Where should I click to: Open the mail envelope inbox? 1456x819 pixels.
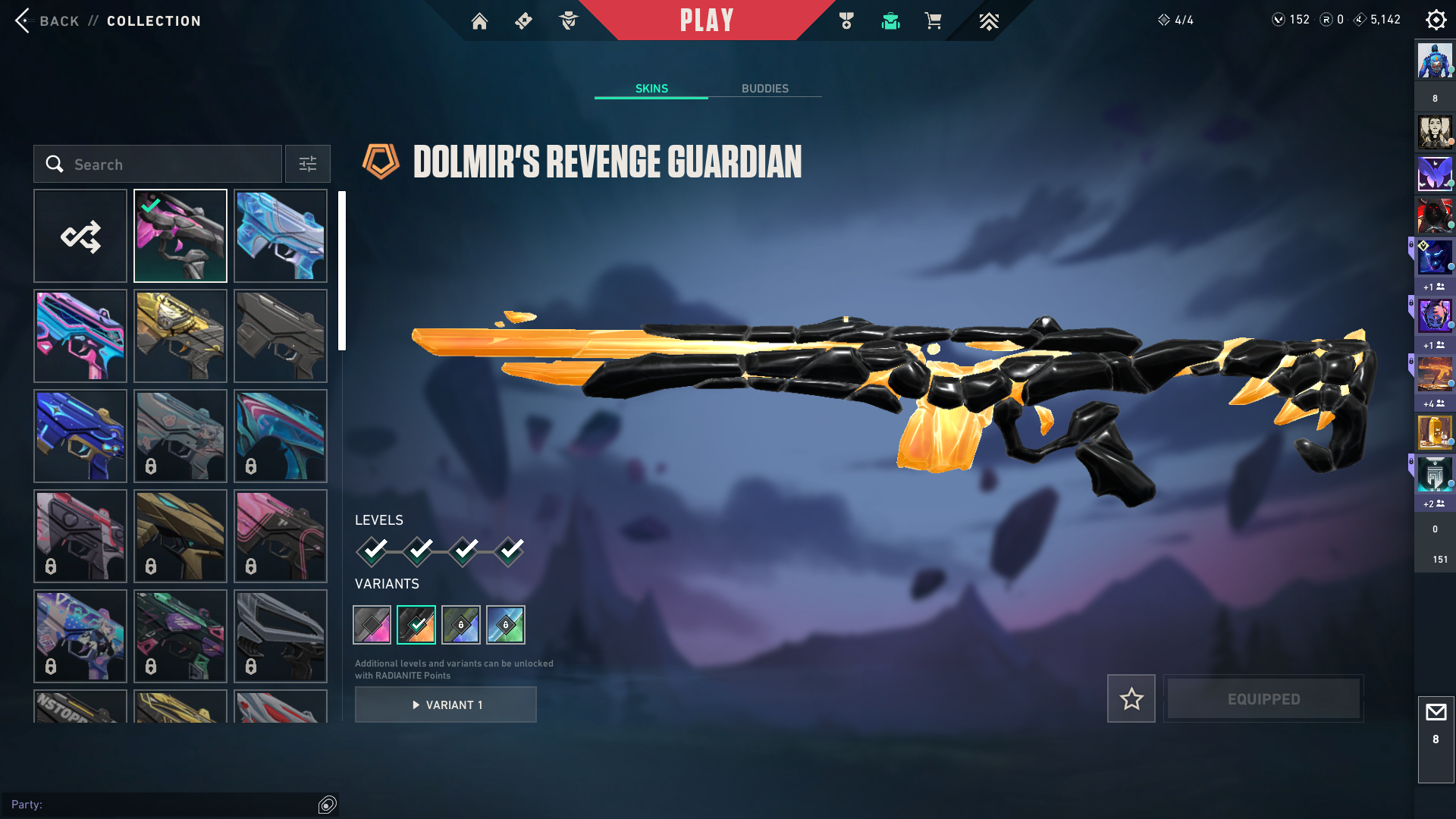[x=1436, y=713]
